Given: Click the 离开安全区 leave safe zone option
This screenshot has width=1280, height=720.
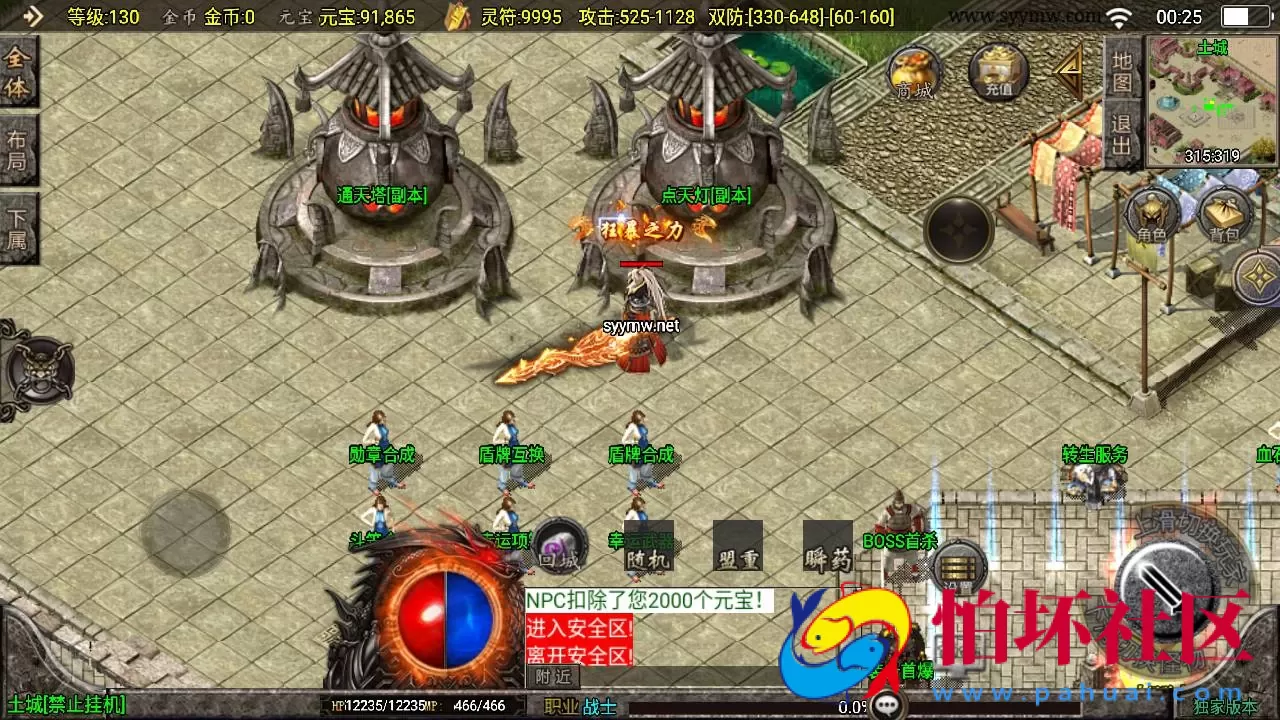Looking at the screenshot, I should tap(579, 656).
